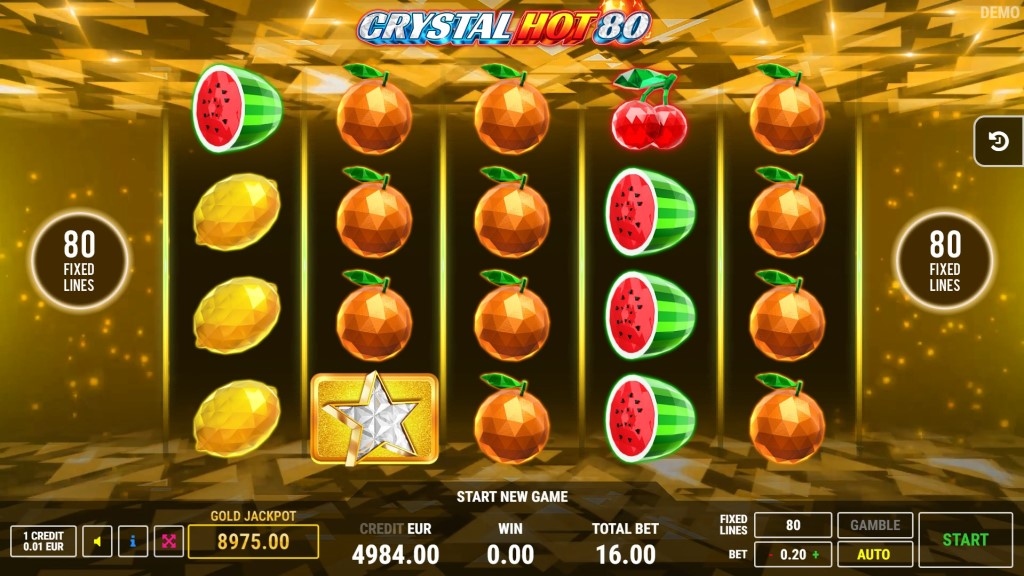Change the 1 credit denomination value
The height and width of the screenshot is (576, 1024).
(x=43, y=542)
